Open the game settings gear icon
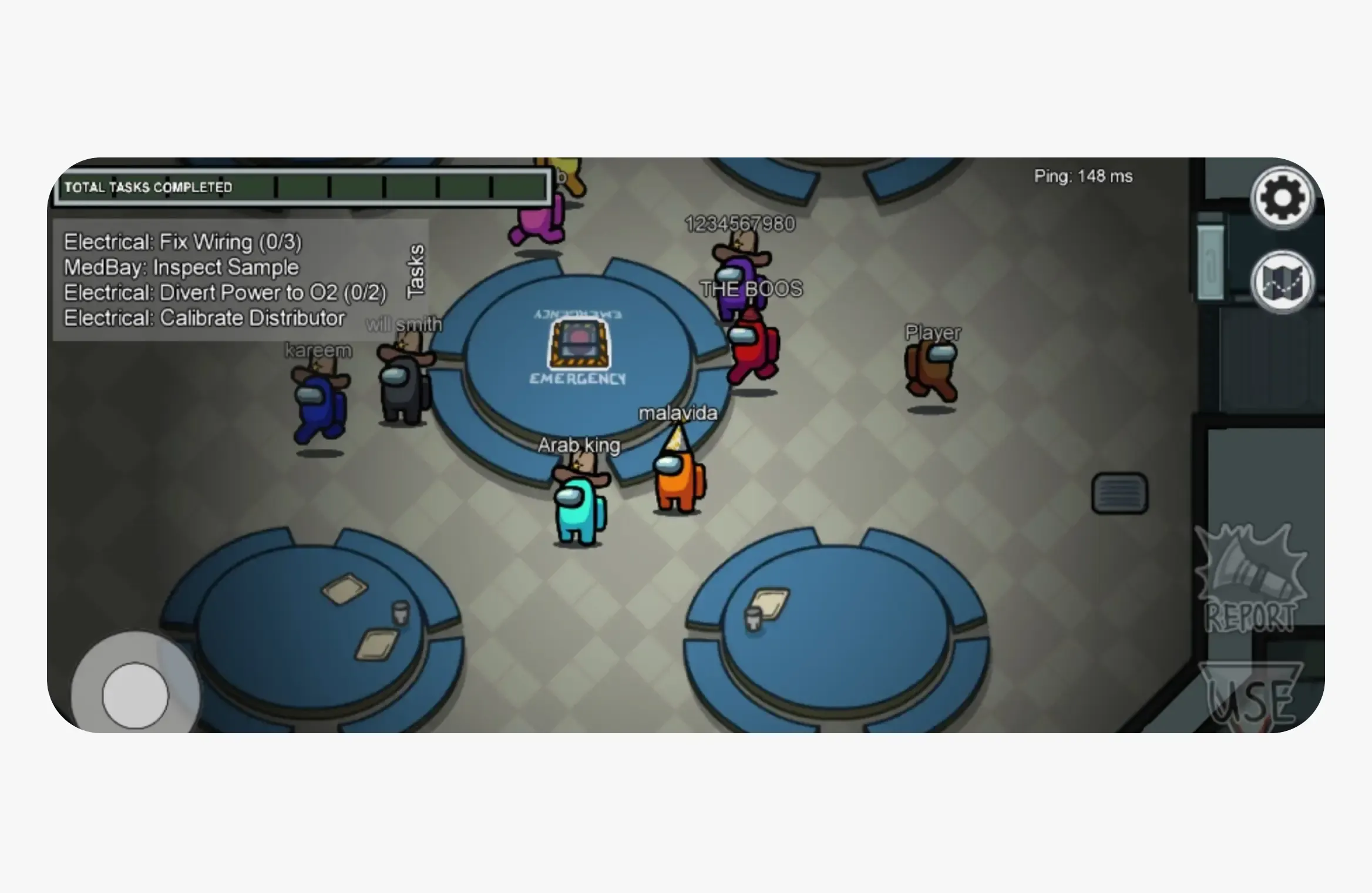This screenshot has height=893, width=1372. [x=1283, y=197]
